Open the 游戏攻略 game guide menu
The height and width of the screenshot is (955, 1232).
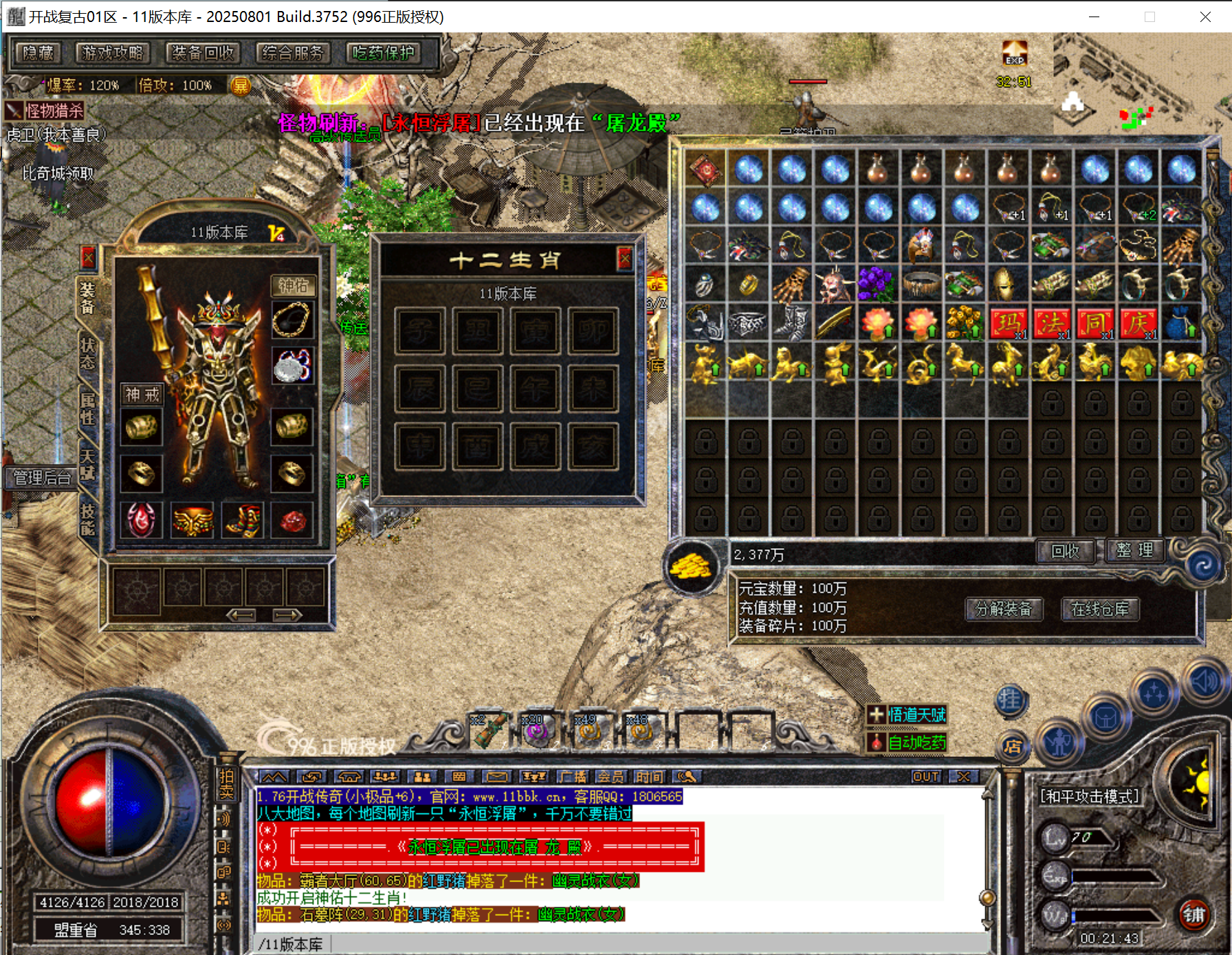click(x=112, y=53)
